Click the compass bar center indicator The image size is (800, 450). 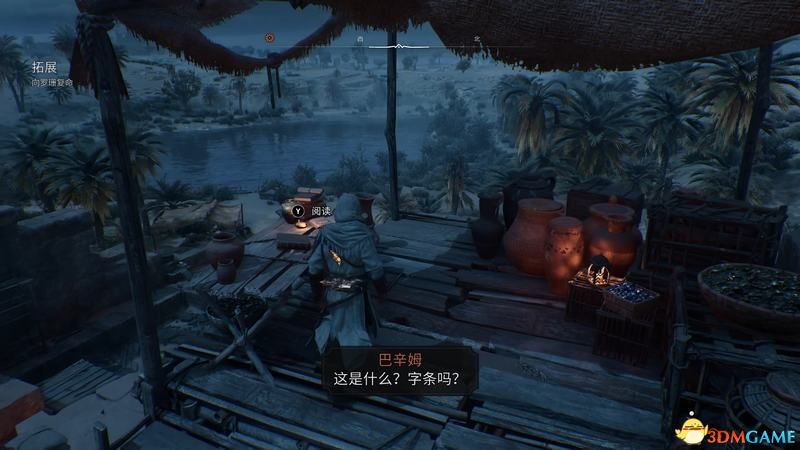coord(399,46)
